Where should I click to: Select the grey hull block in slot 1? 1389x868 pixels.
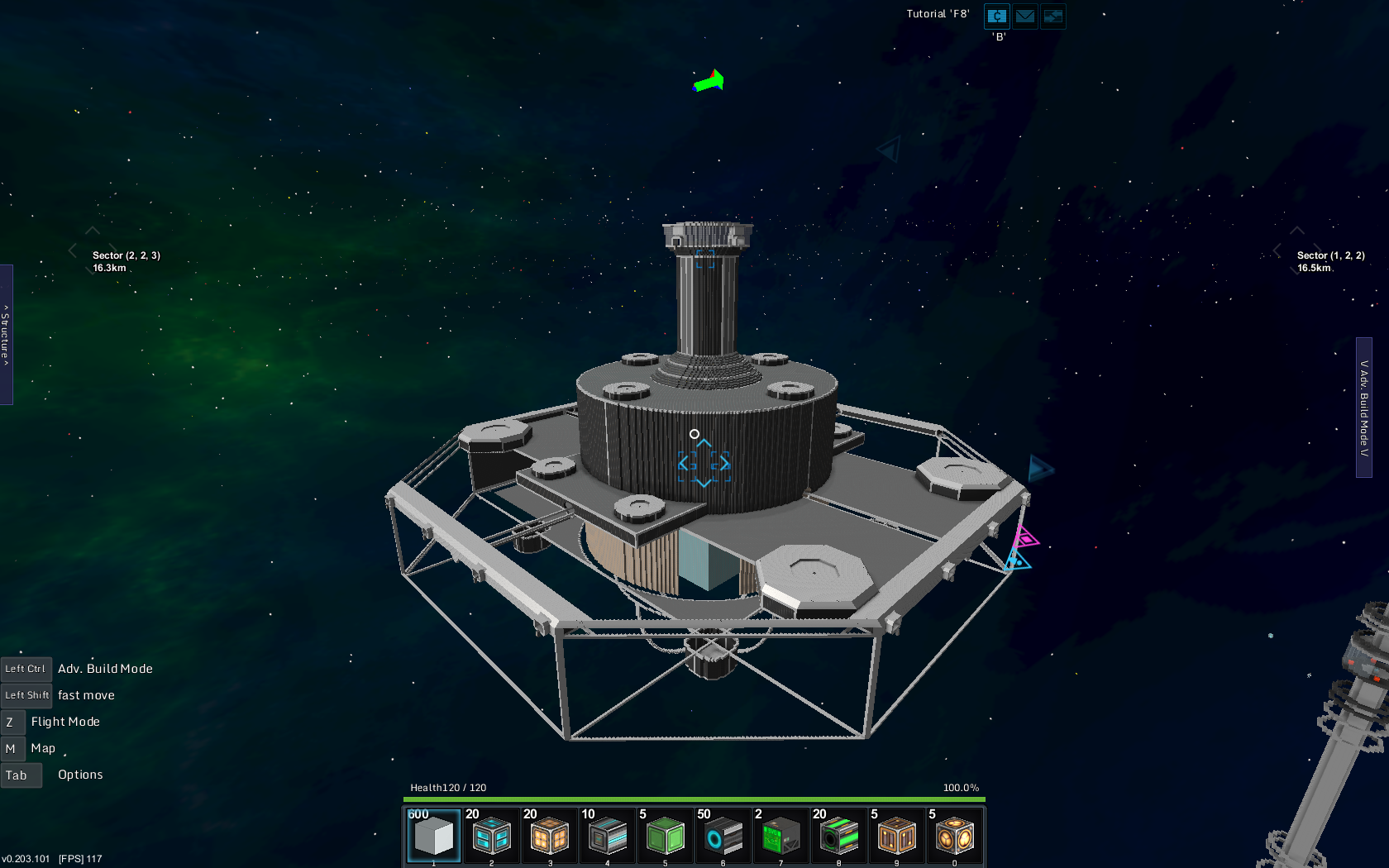433,837
